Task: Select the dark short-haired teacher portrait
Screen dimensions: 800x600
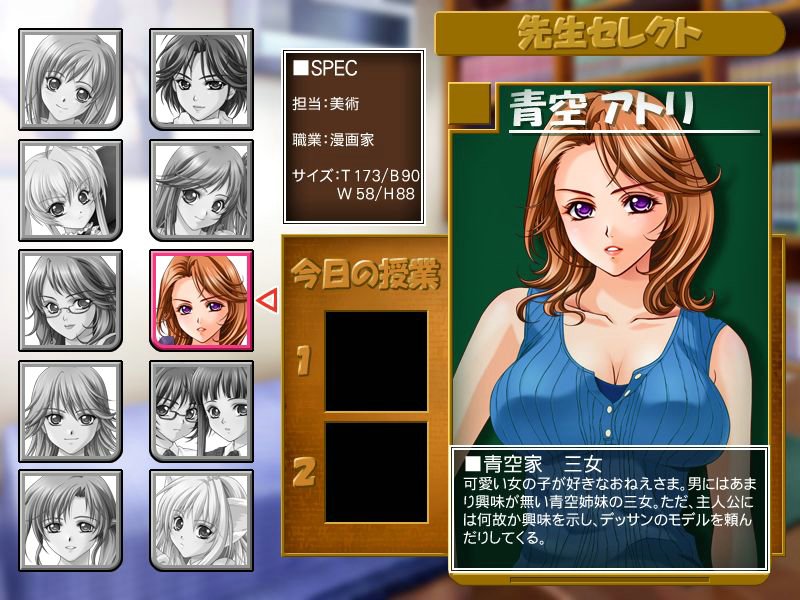Action: 201,78
